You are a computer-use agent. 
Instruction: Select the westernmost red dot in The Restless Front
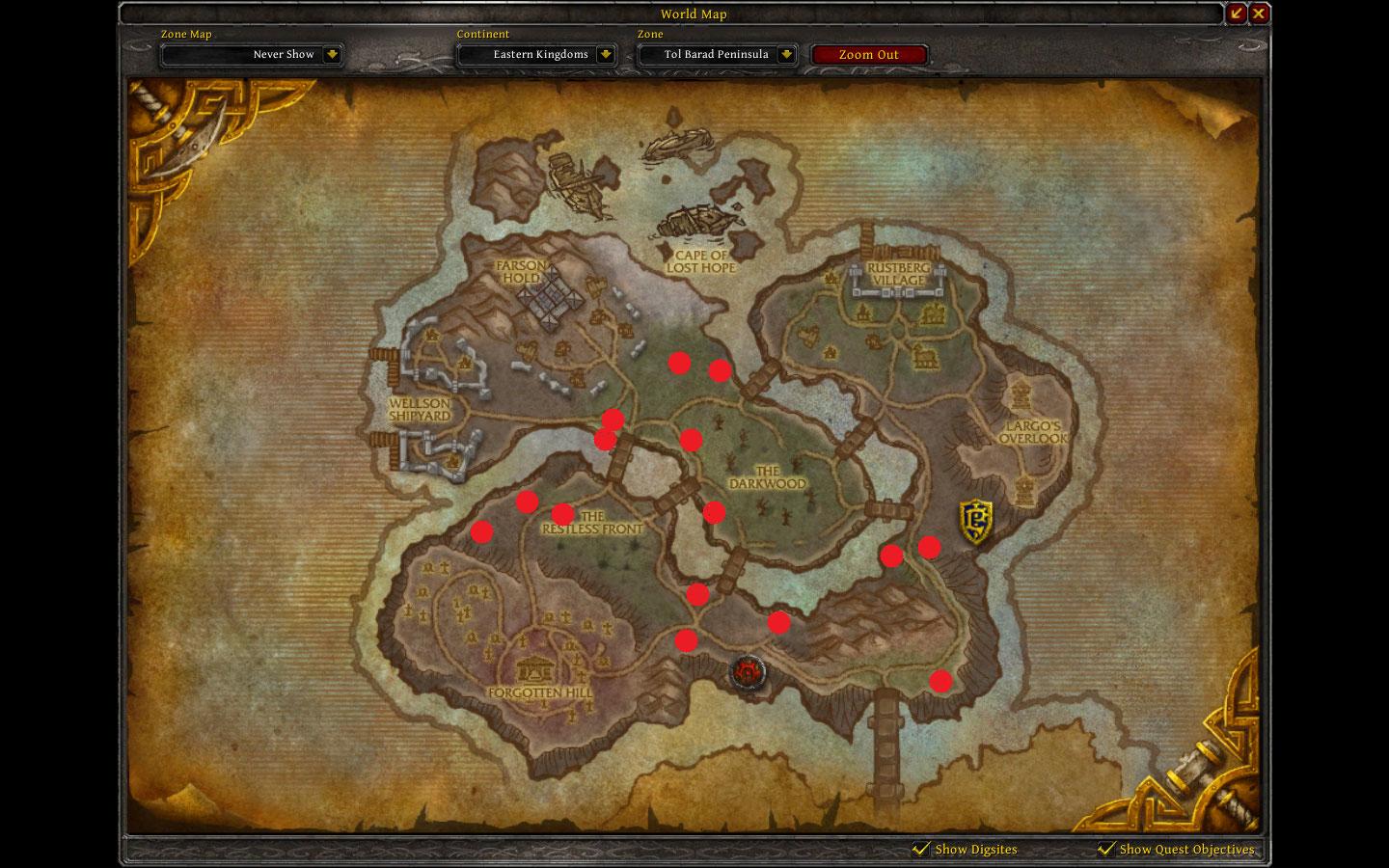point(481,531)
